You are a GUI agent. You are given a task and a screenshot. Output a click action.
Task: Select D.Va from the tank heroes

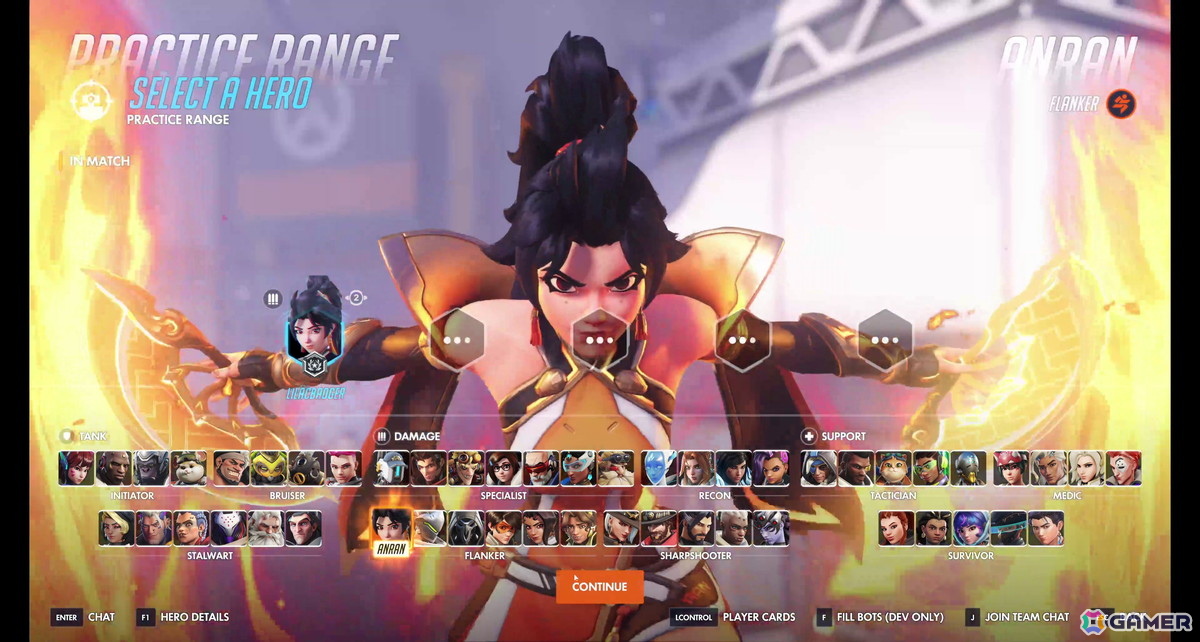pyautogui.click(x=76, y=468)
